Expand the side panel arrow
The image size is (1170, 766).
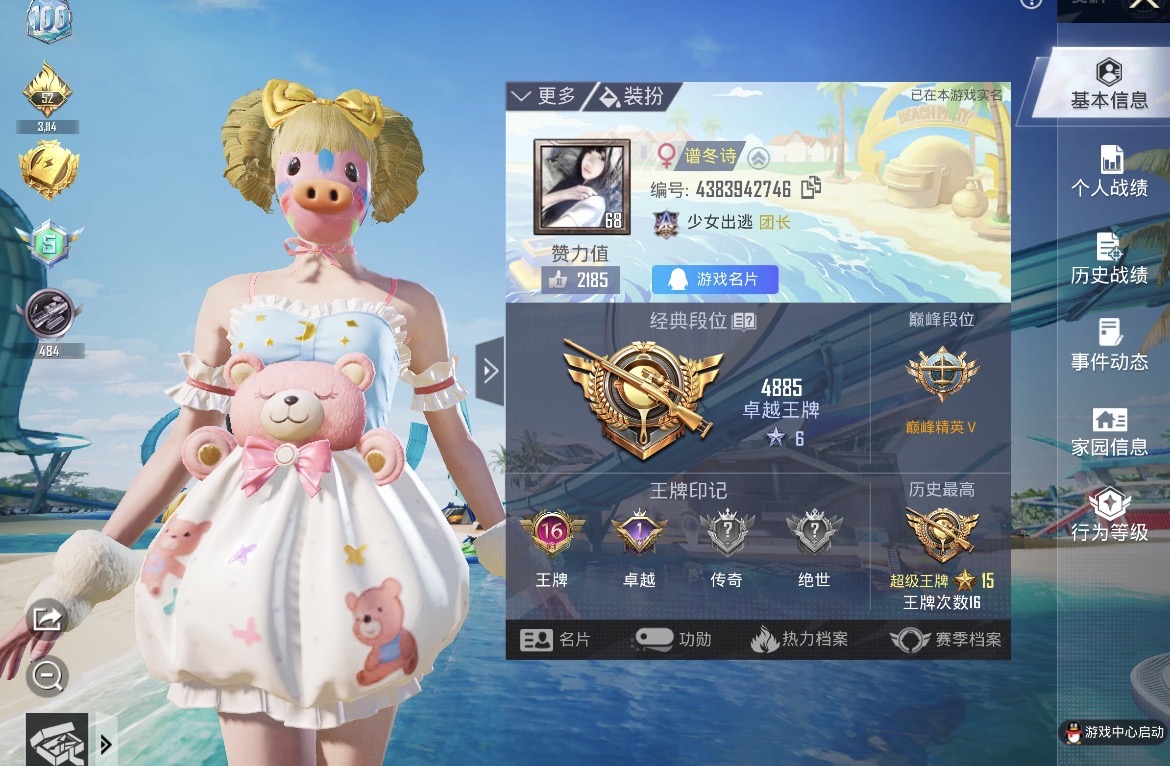click(x=490, y=371)
